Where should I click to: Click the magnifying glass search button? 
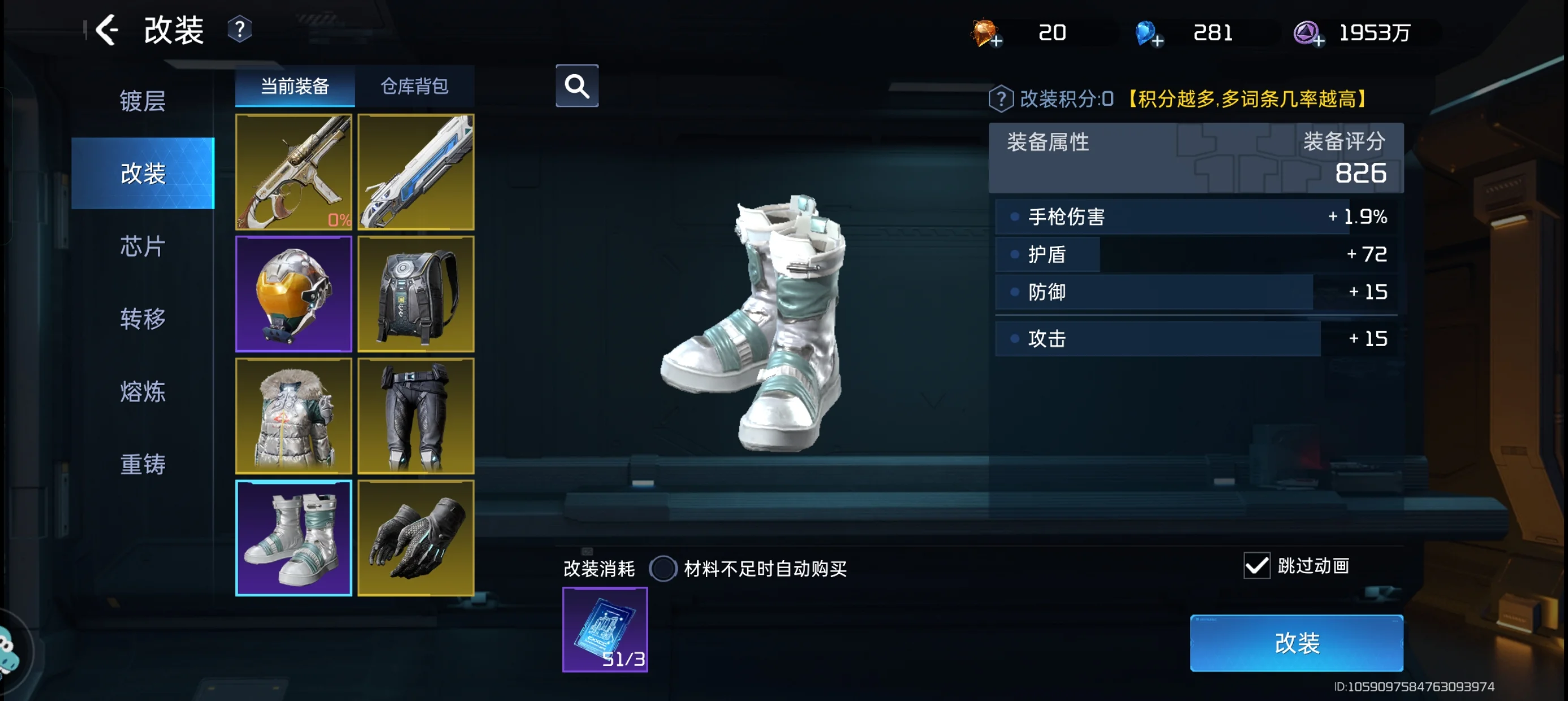point(576,86)
